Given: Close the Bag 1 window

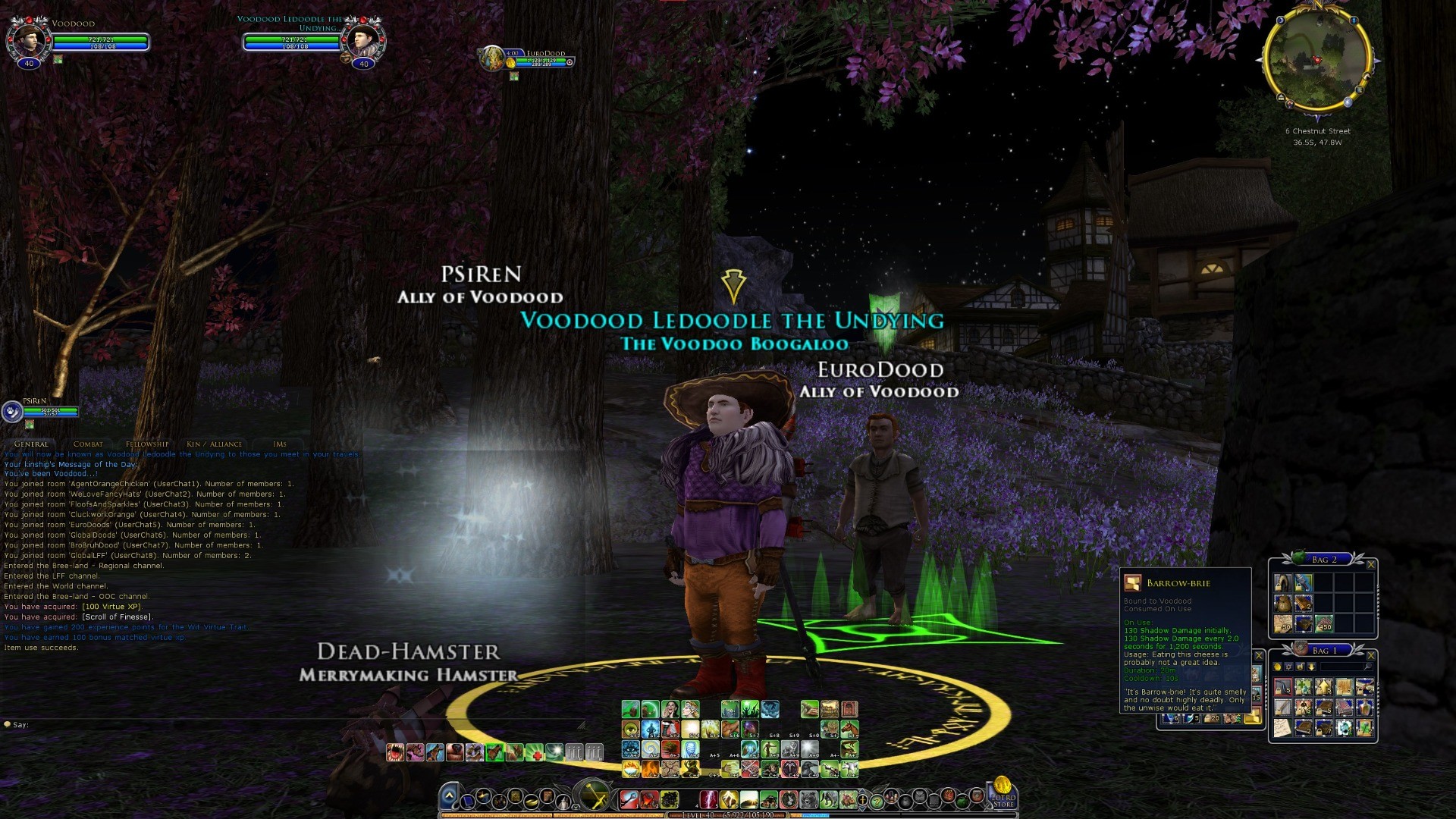Looking at the screenshot, I should 1370,655.
